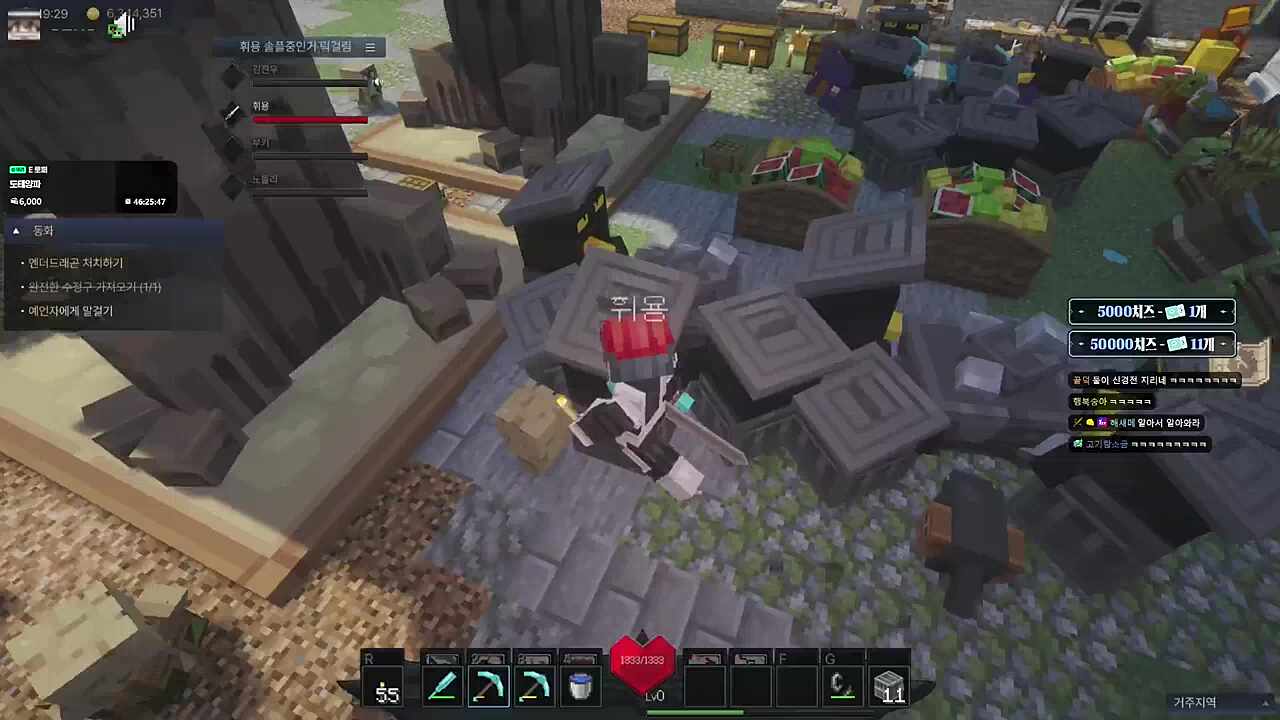This screenshot has width=1280, height=720.
Task: Click the 5000치즈 donation goal banner
Action: 1152,312
